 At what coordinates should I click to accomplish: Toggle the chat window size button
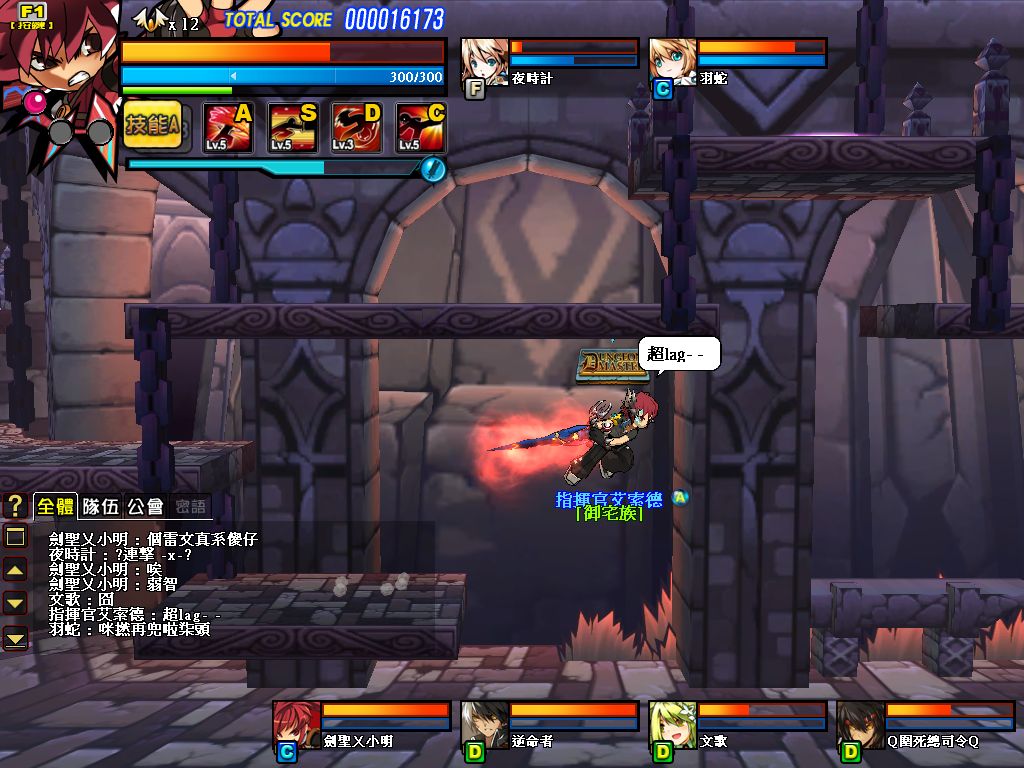15,537
